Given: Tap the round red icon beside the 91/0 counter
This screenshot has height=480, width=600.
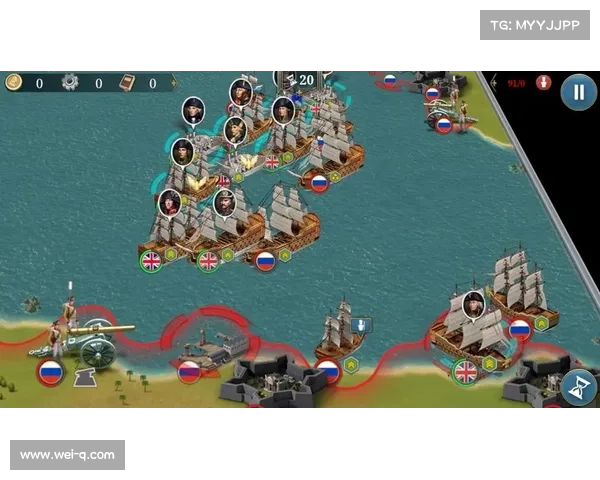Looking at the screenshot, I should tap(543, 83).
